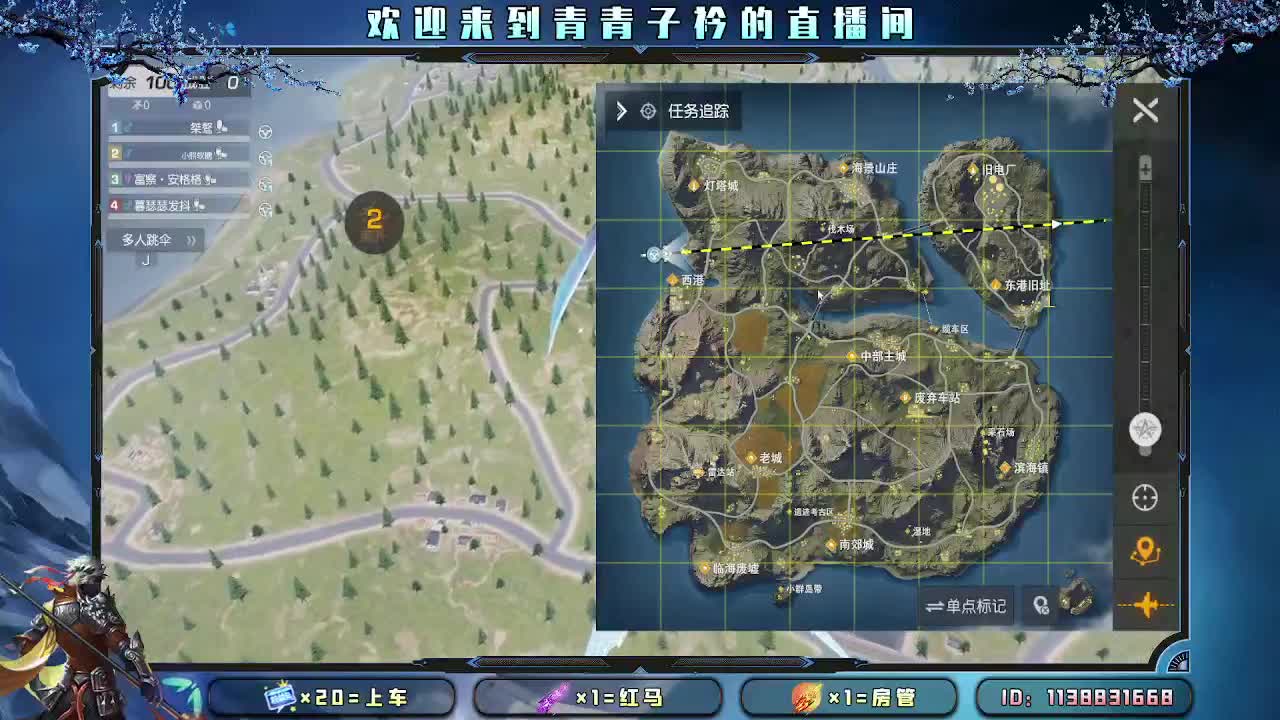1280x720 pixels.
Task: Toggle voice for player 喜瑟瑟发抖
Action: [198, 205]
